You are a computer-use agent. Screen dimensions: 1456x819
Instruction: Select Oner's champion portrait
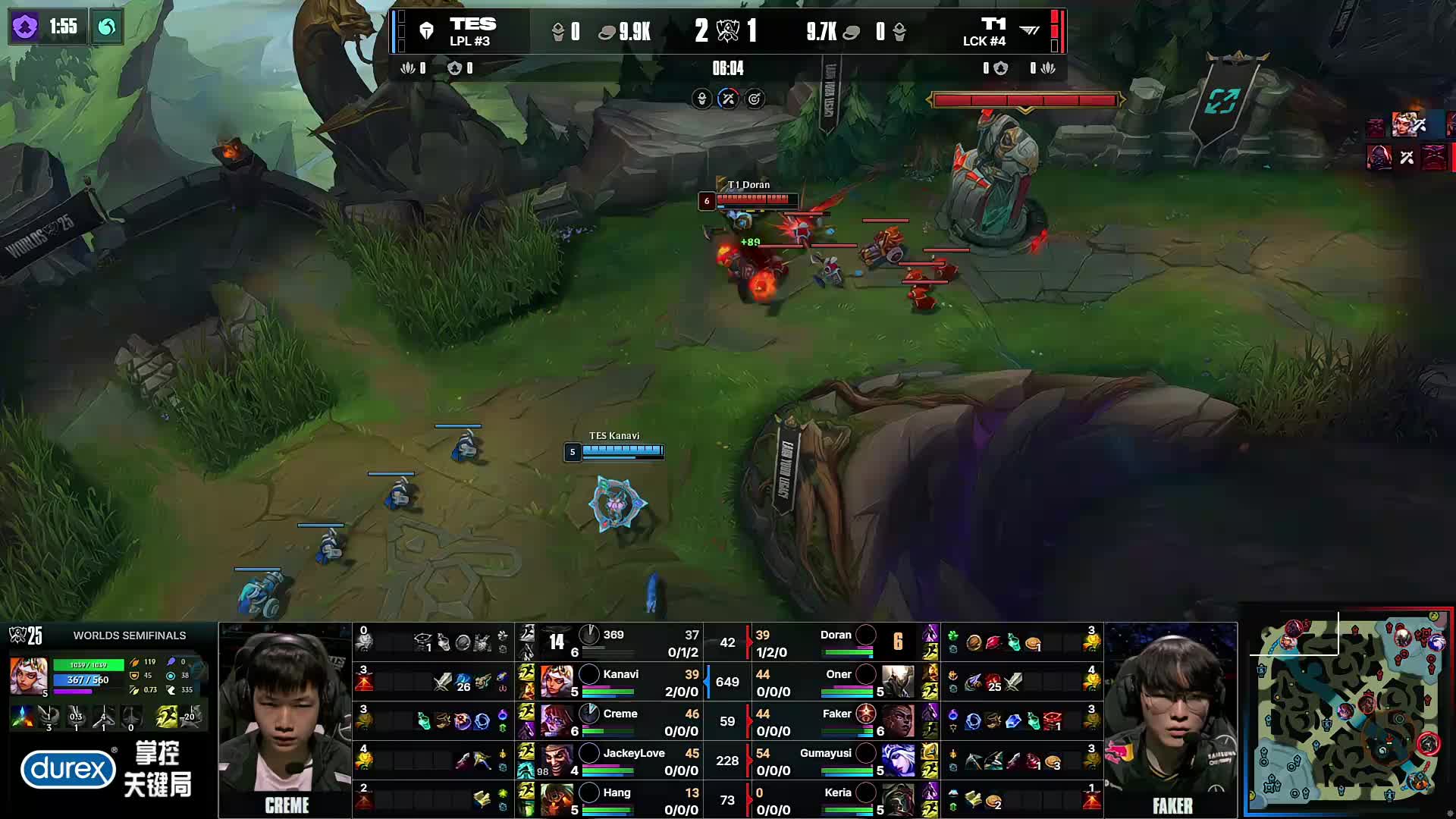[x=898, y=681]
